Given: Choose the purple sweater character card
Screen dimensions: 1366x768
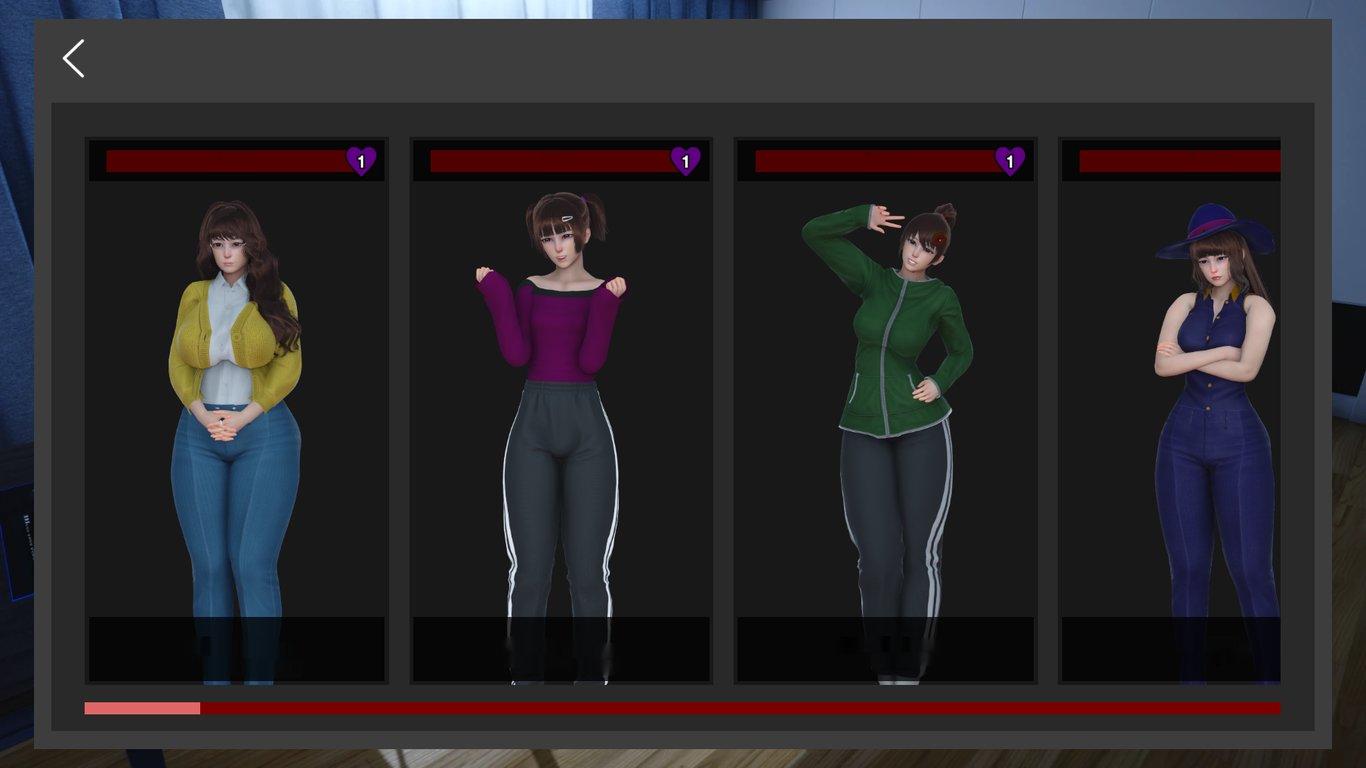Looking at the screenshot, I should (561, 410).
